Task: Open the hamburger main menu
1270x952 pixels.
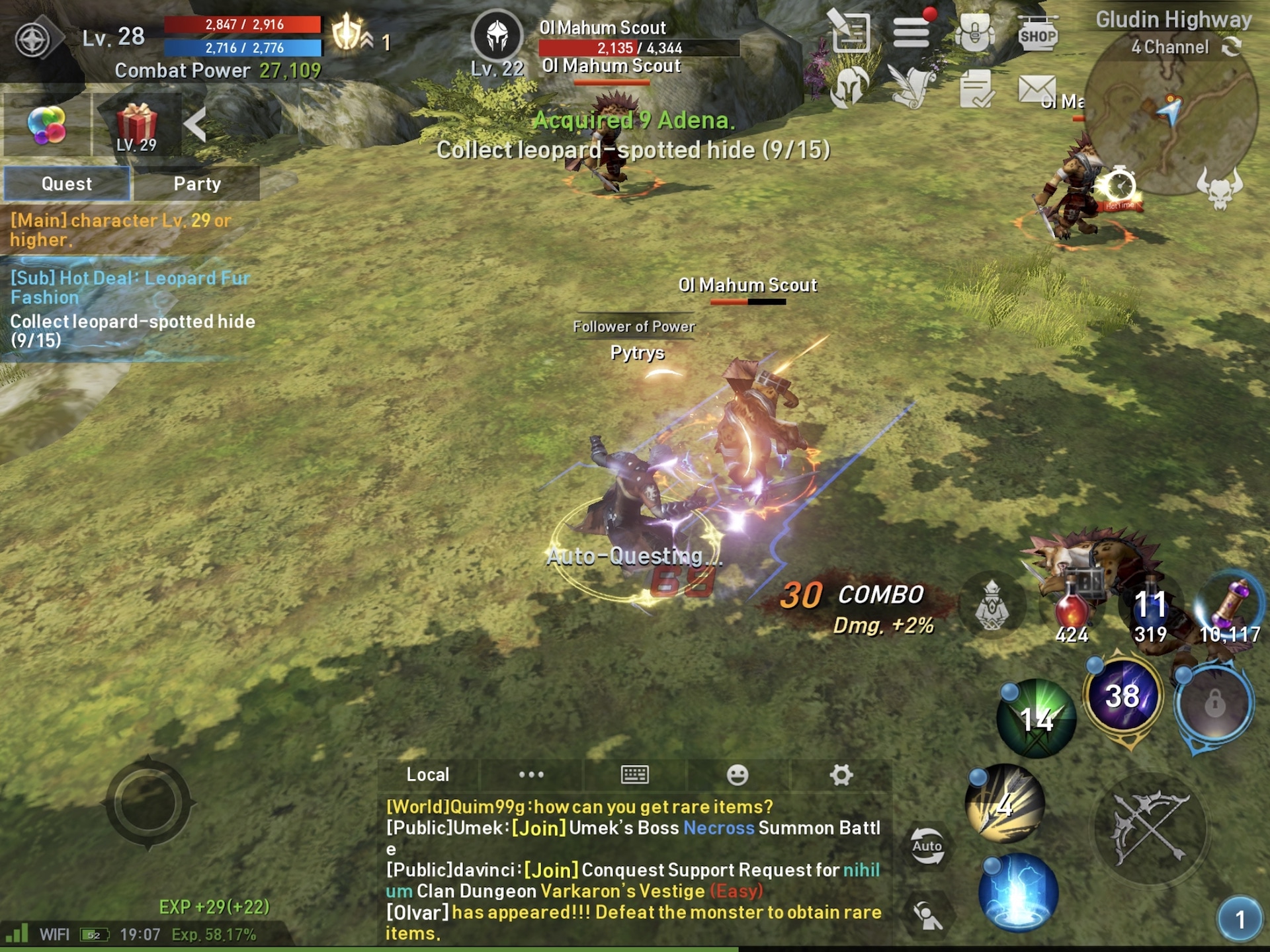Action: pyautogui.click(x=911, y=32)
